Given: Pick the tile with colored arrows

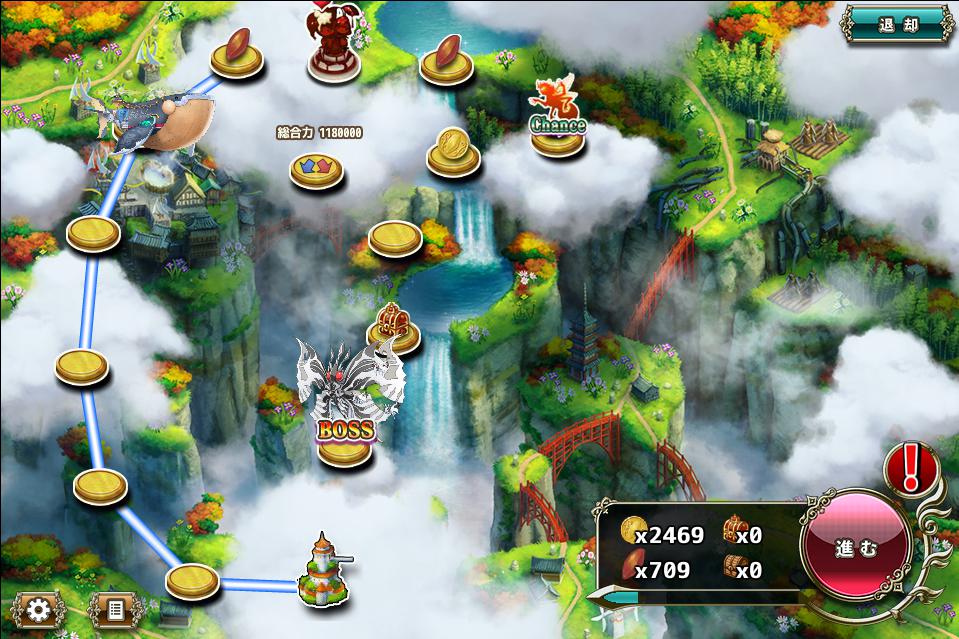Looking at the screenshot, I should [316, 167].
